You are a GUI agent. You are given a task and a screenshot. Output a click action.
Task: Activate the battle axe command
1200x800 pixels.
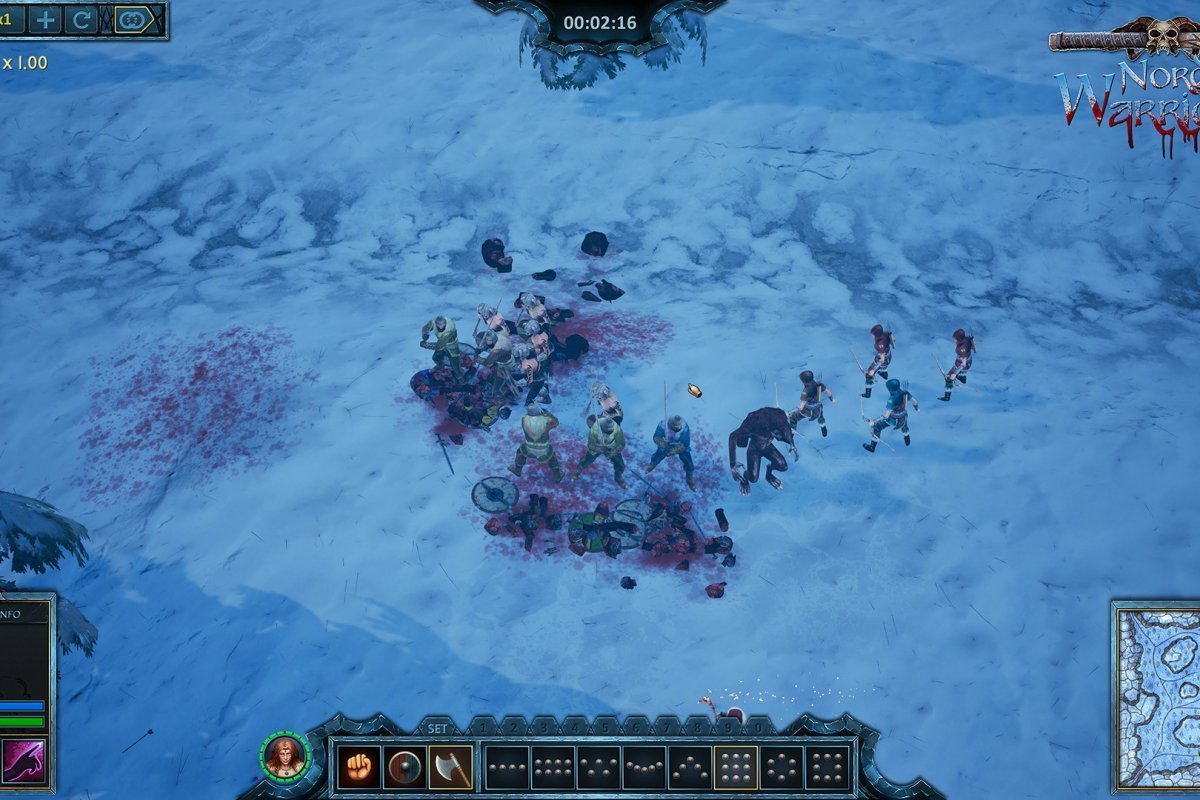450,767
